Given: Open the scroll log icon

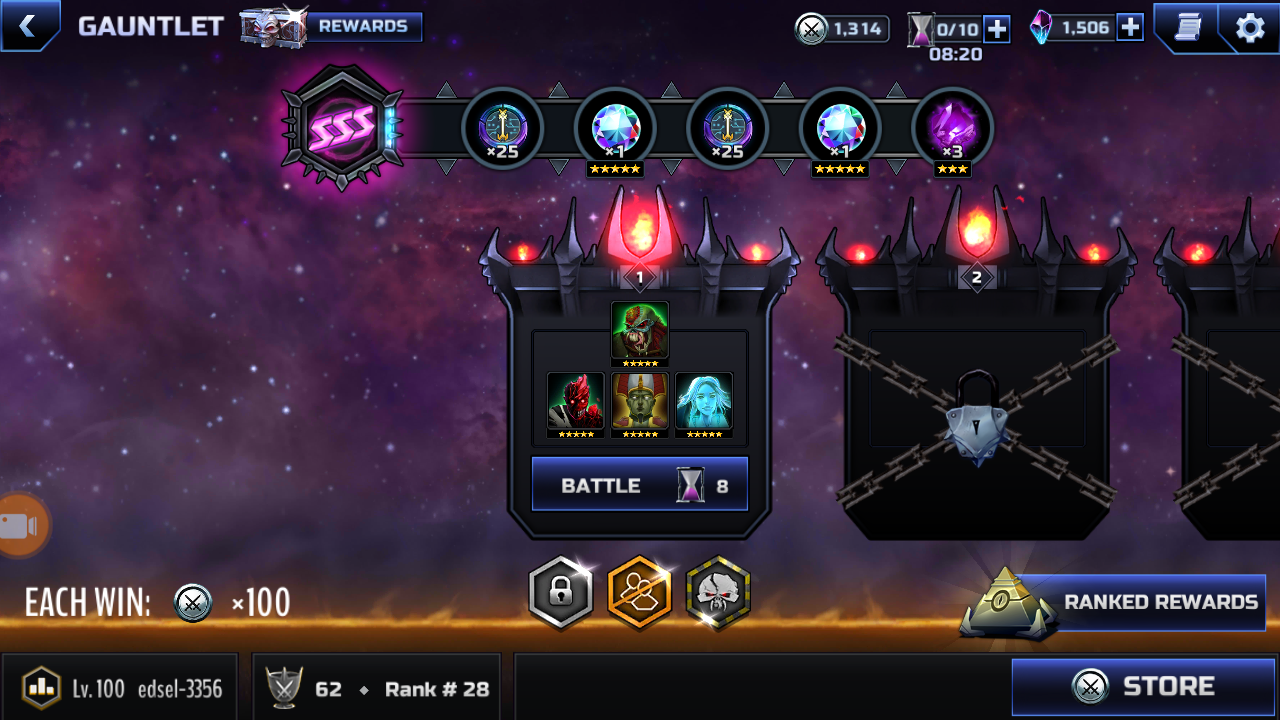Looking at the screenshot, I should (1187, 27).
